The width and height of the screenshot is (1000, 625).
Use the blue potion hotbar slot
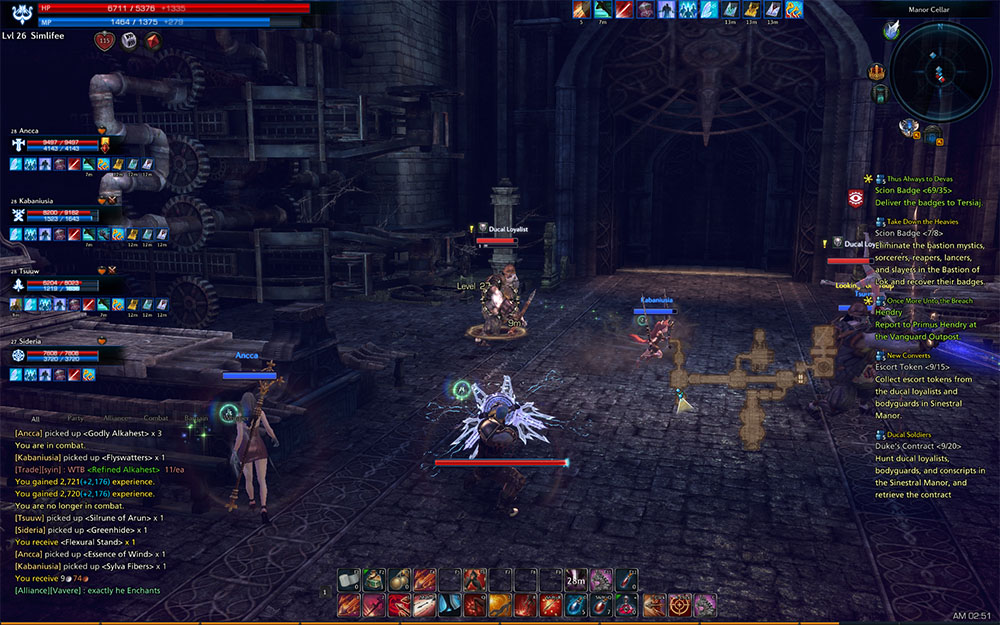point(576,604)
